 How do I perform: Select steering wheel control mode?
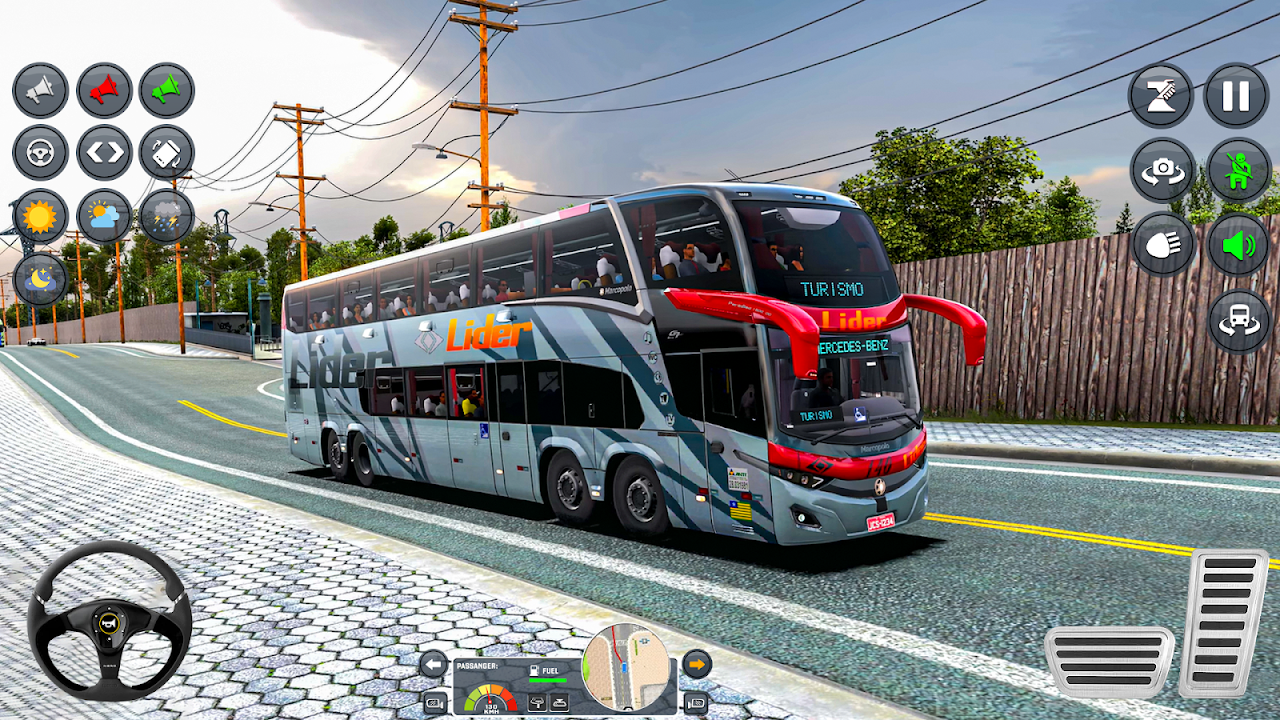(40, 153)
